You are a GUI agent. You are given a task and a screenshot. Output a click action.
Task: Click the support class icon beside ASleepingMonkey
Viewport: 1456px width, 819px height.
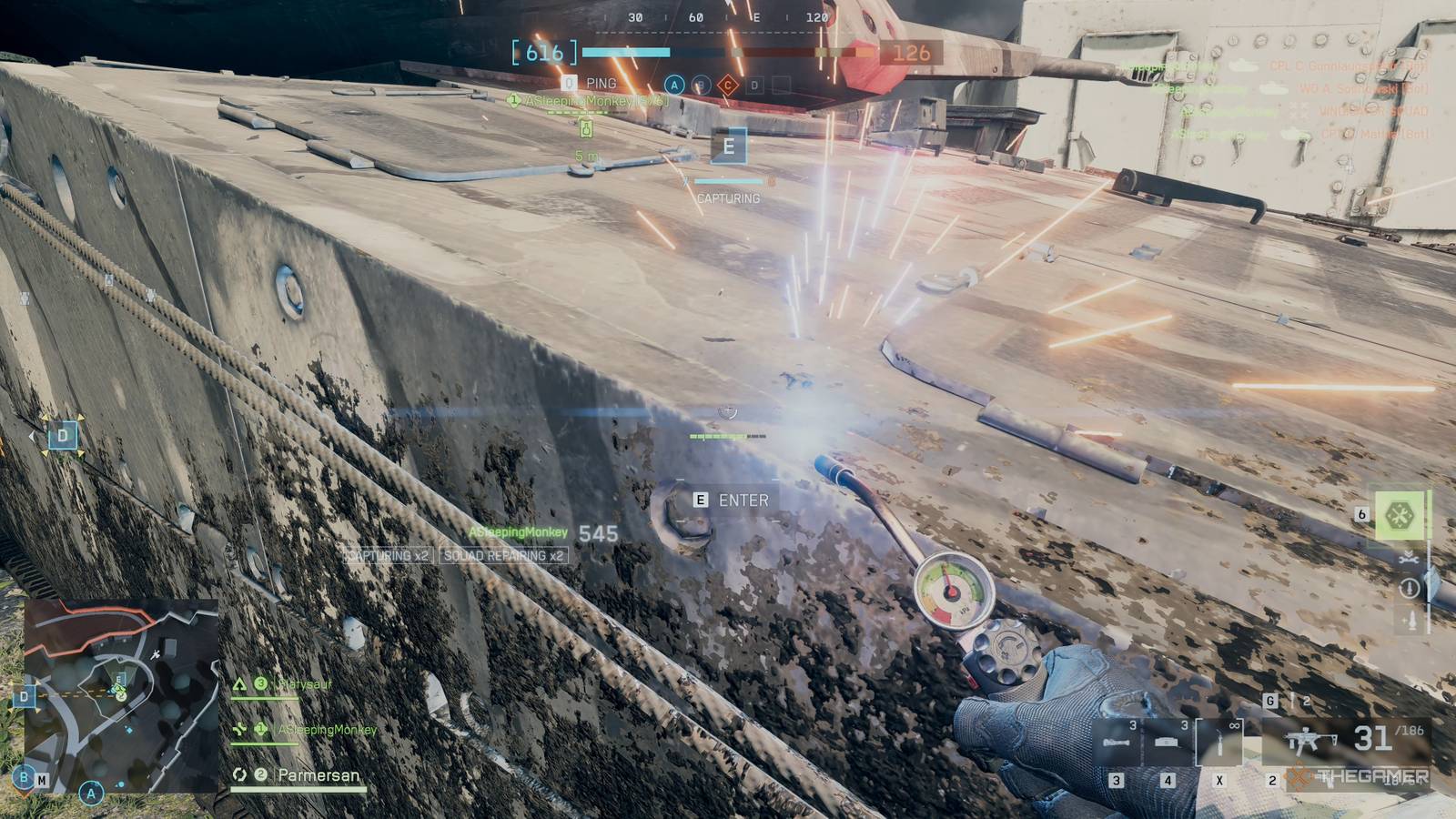239,730
